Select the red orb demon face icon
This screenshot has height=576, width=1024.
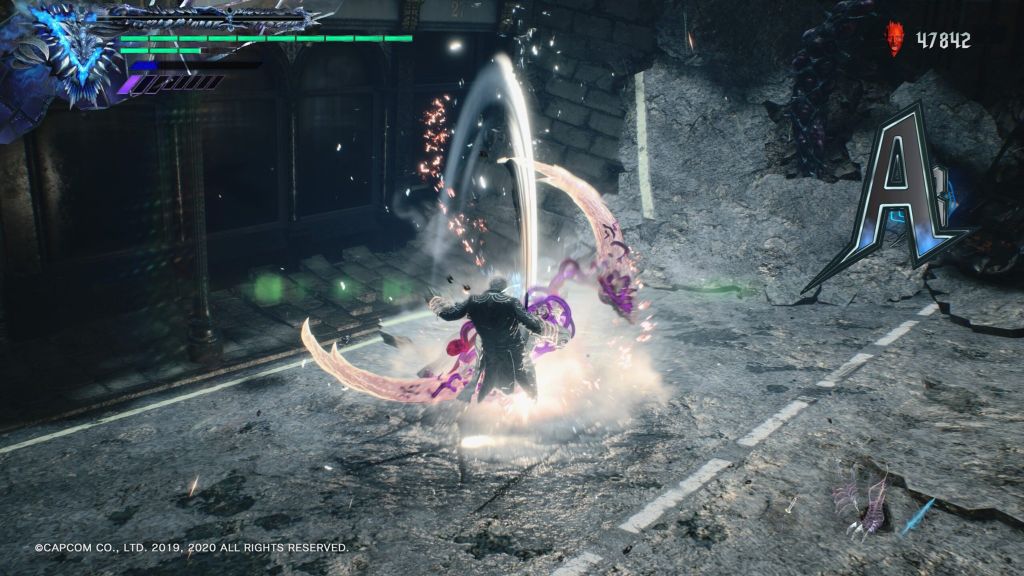(x=895, y=39)
